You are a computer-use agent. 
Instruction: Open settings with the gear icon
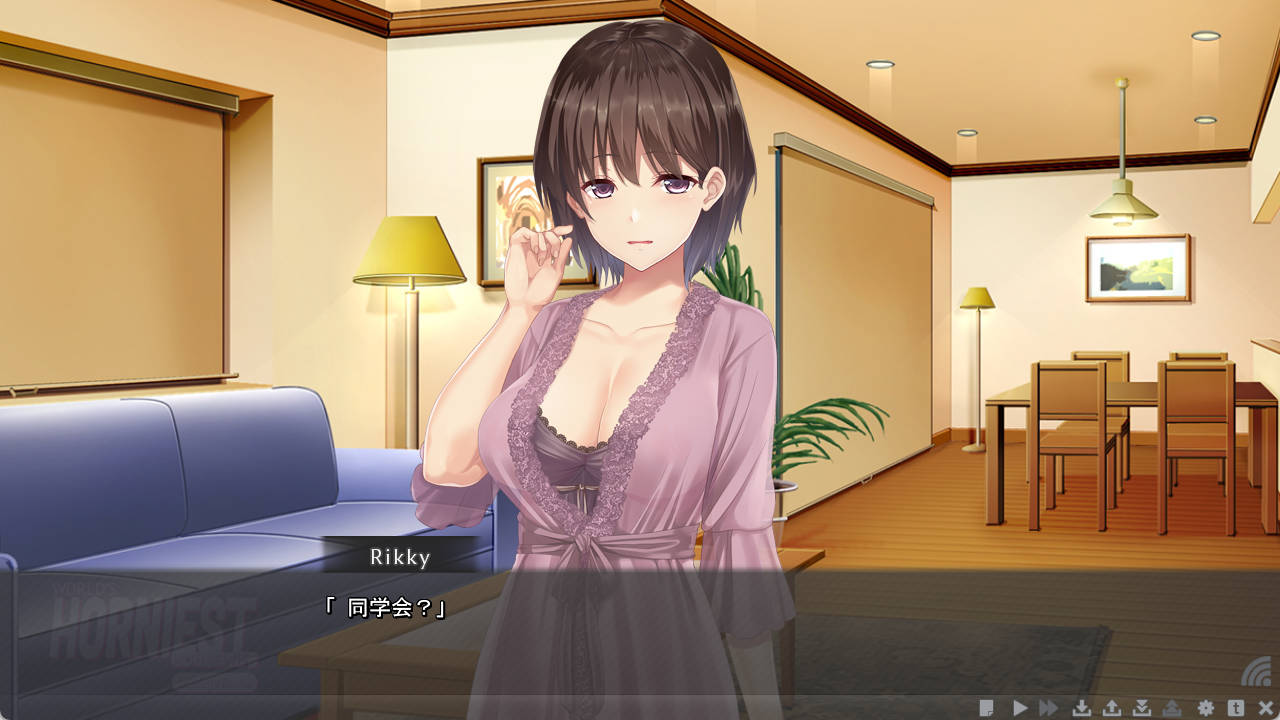click(1205, 708)
